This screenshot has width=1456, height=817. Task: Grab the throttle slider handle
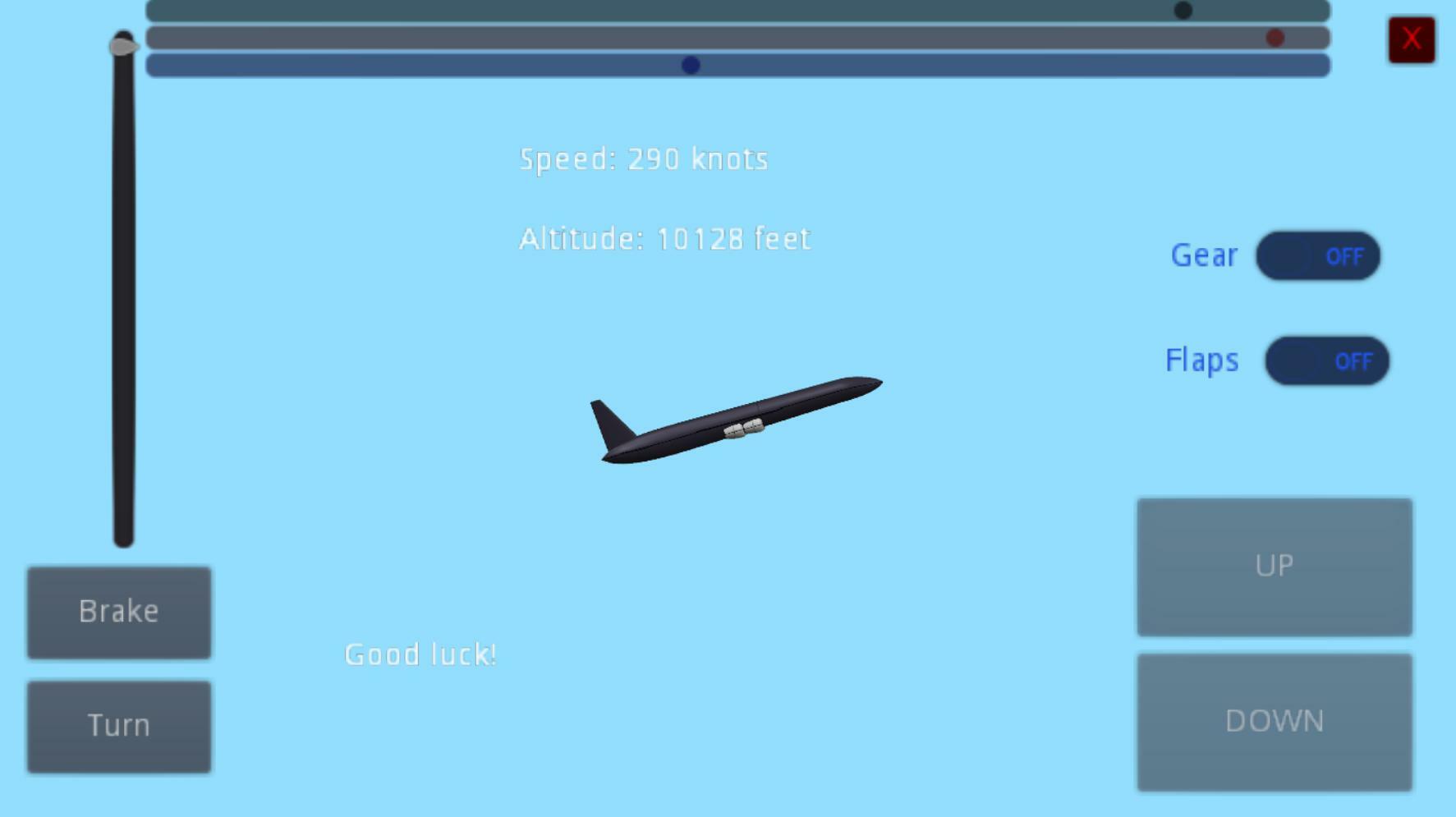122,48
